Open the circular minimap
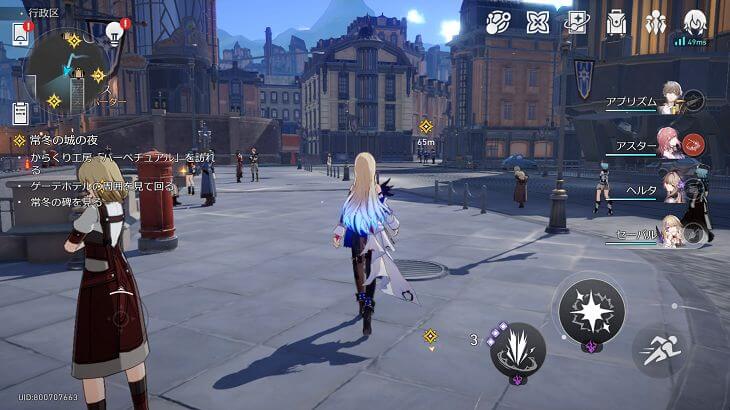This screenshot has height=410, width=730. (67, 70)
